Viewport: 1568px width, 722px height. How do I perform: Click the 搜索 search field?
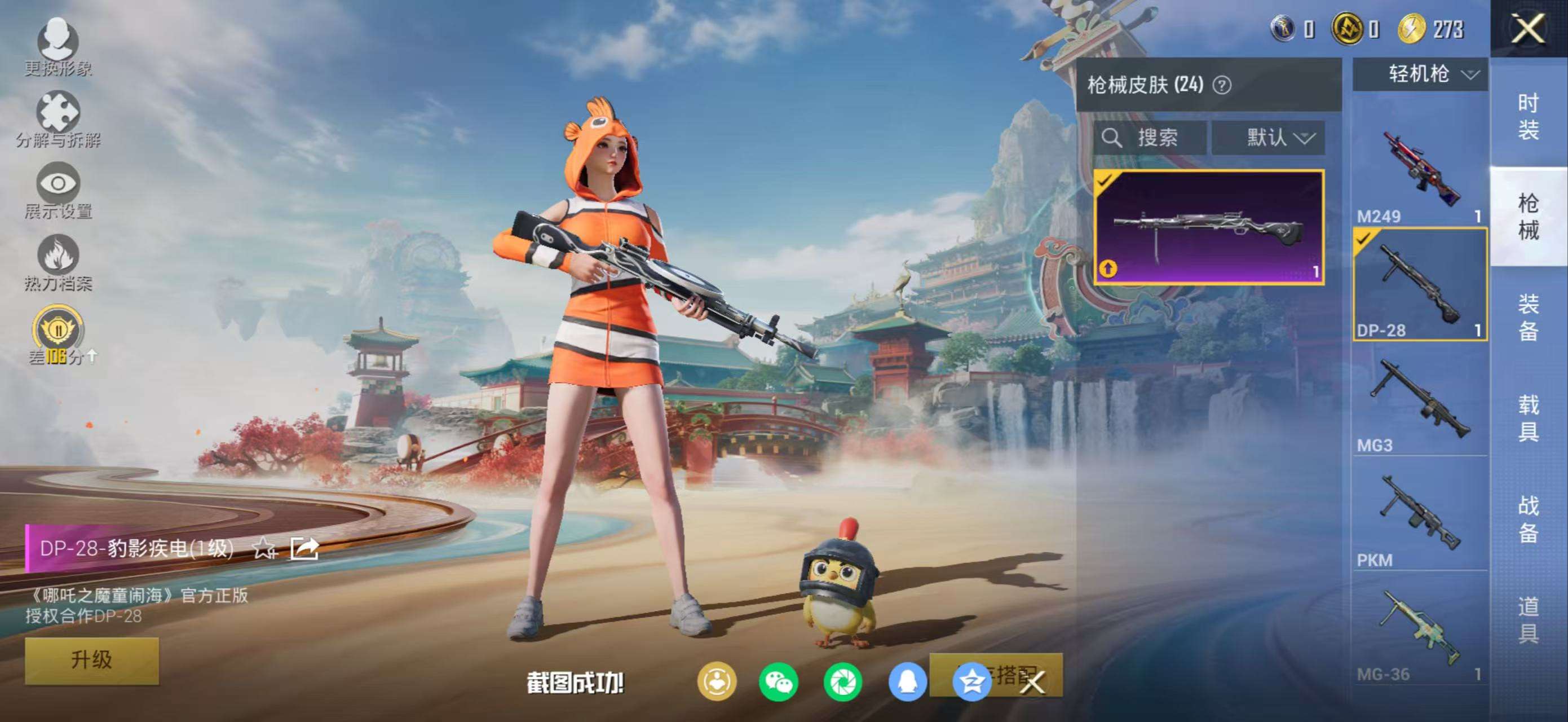pyautogui.click(x=1149, y=138)
